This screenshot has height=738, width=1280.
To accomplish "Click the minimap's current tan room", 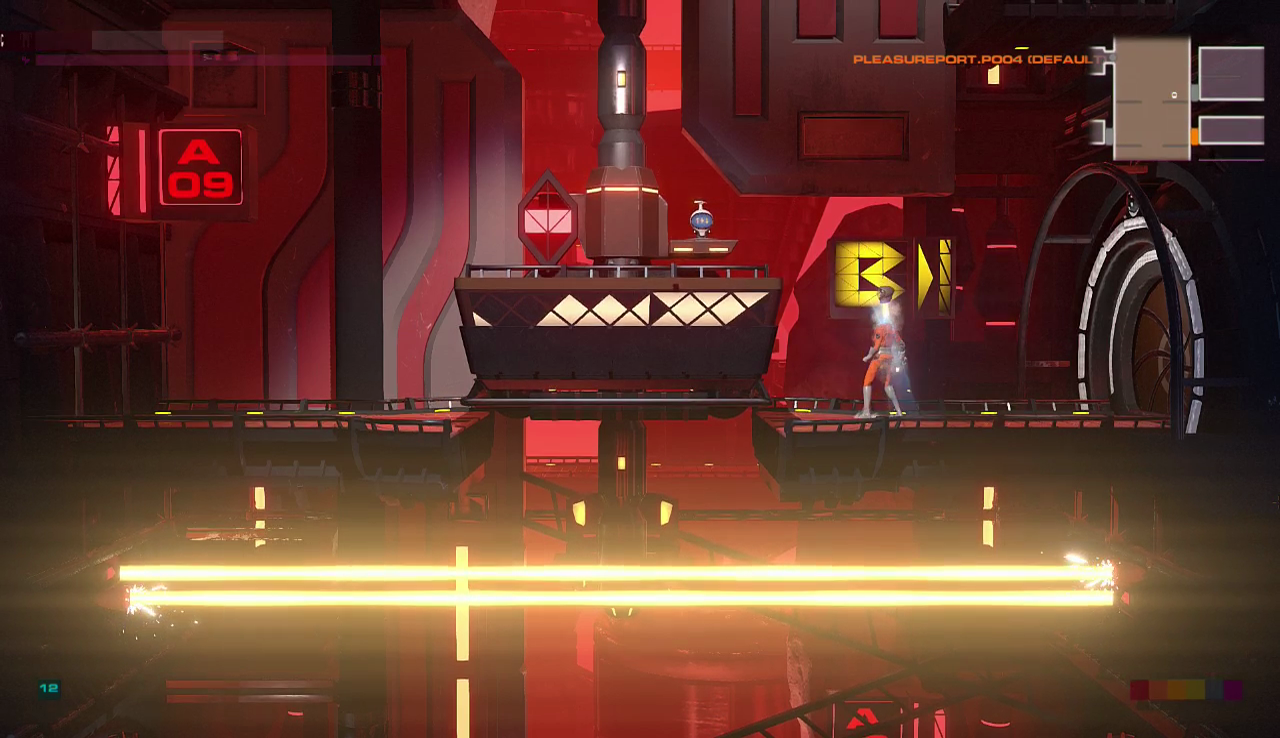I will tap(1151, 98).
